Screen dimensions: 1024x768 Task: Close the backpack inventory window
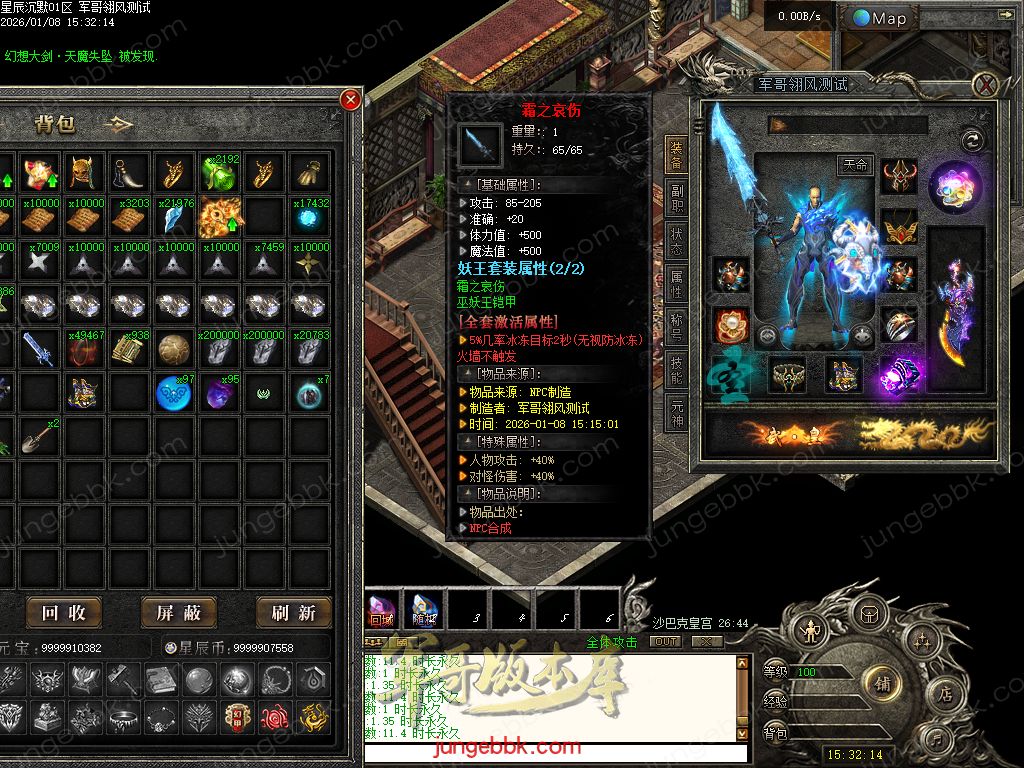pyautogui.click(x=350, y=99)
